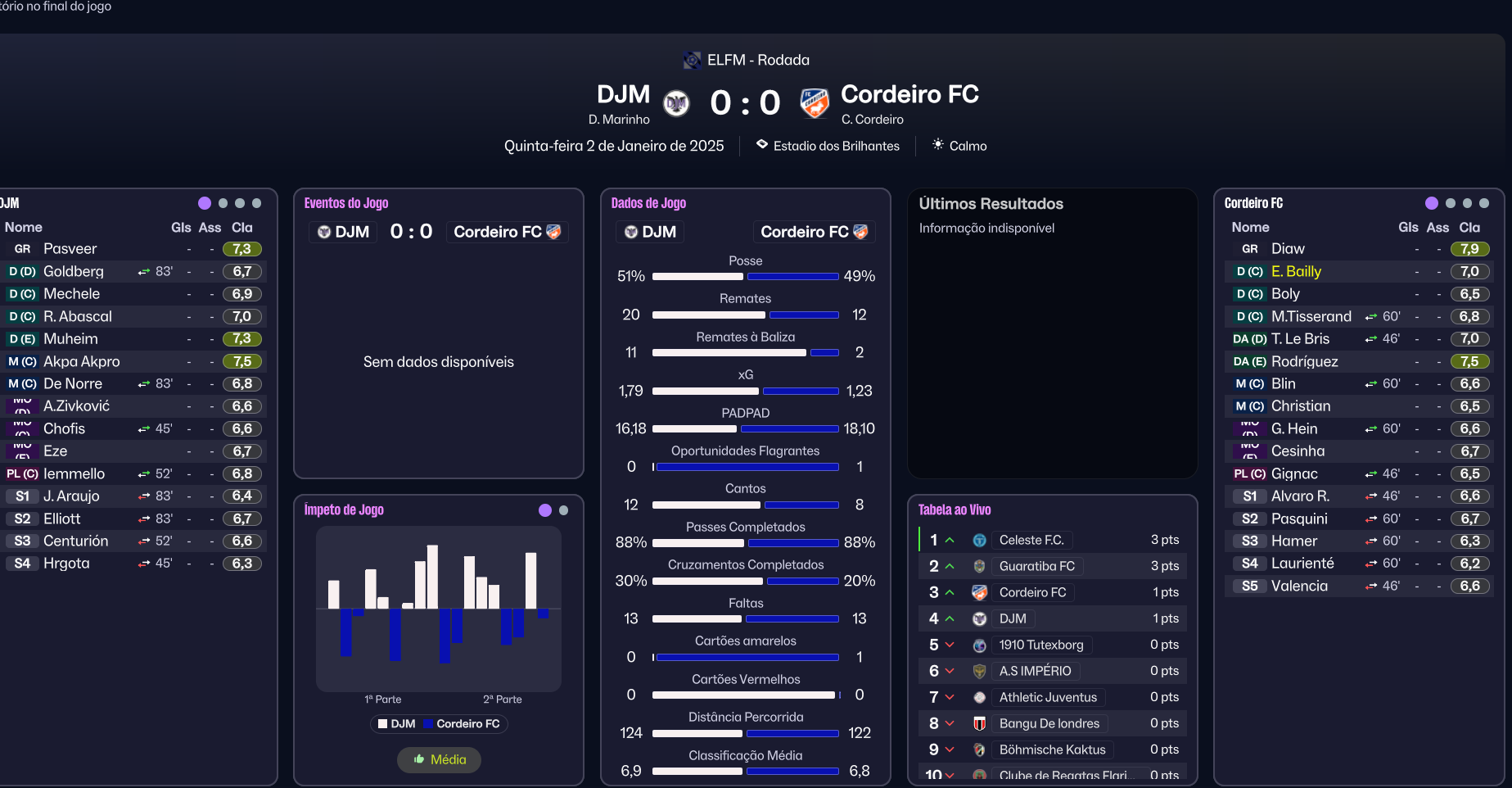Open 1910 Tutexborg in the live table
Viewport: 1512px width, 788px height.
[x=1040, y=645]
